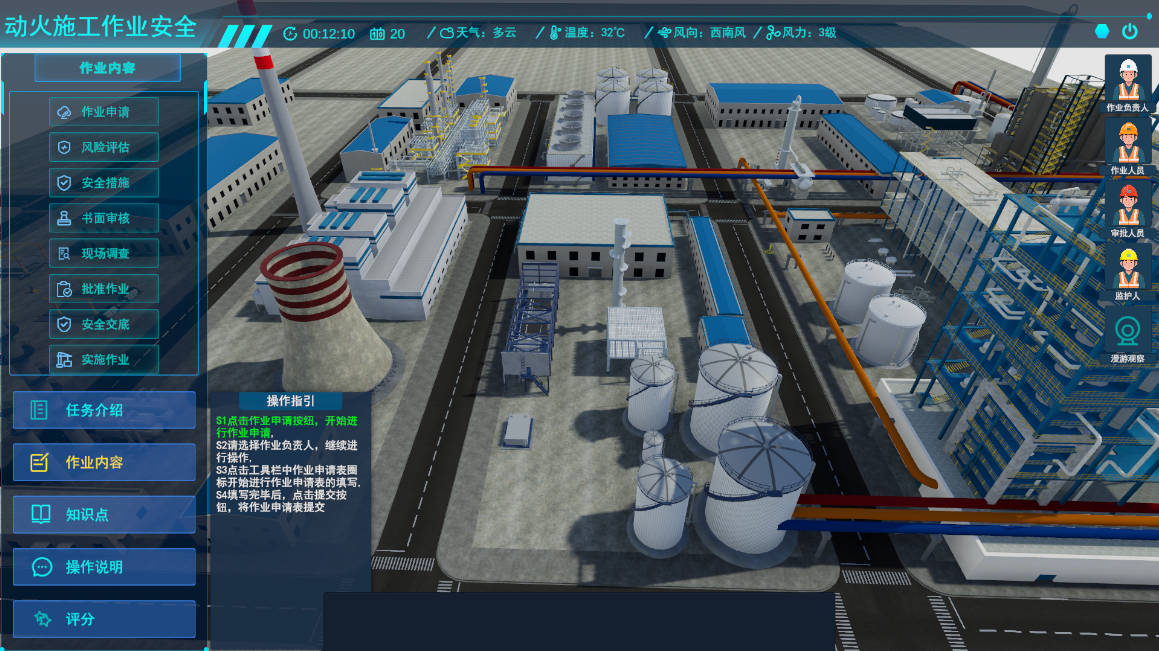View the 操作说明 instructions
The width and height of the screenshot is (1159, 651).
[104, 567]
